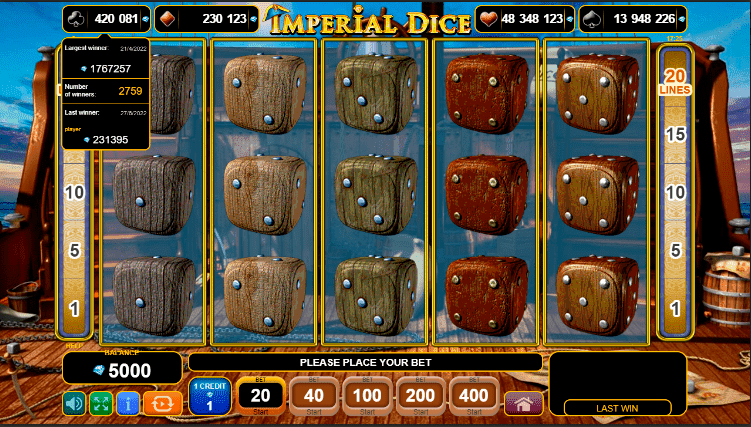The height and width of the screenshot is (427, 751).
Task: Return to lobby via the house icon
Action: [523, 403]
